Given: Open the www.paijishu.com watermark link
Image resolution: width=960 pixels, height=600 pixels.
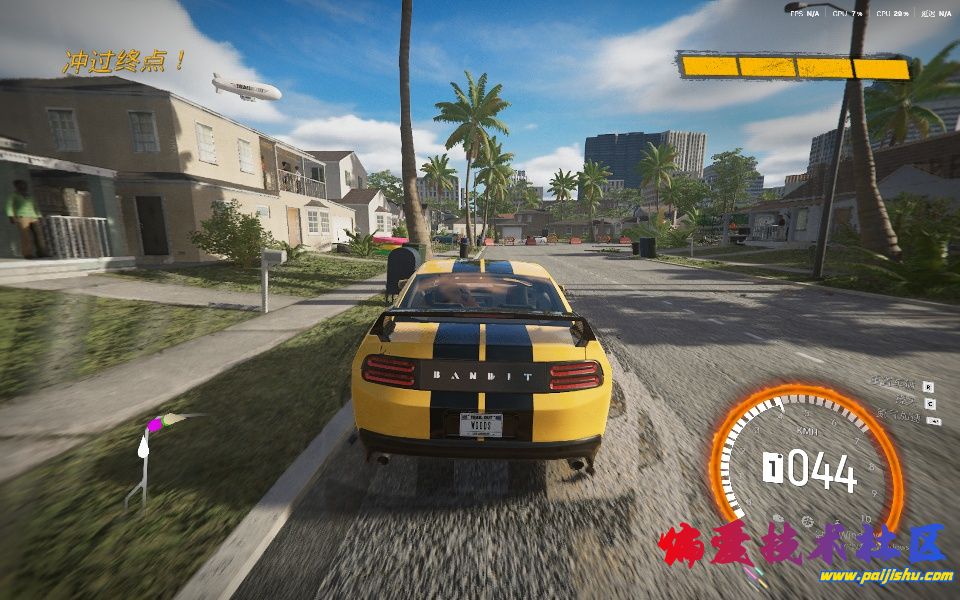Looking at the screenshot, I should [885, 575].
